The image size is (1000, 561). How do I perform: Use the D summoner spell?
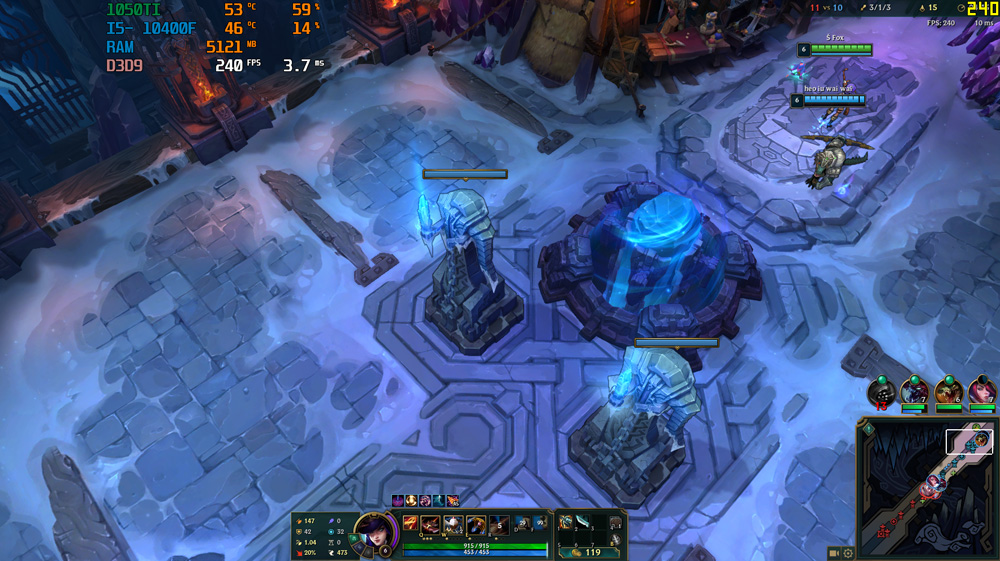521,523
